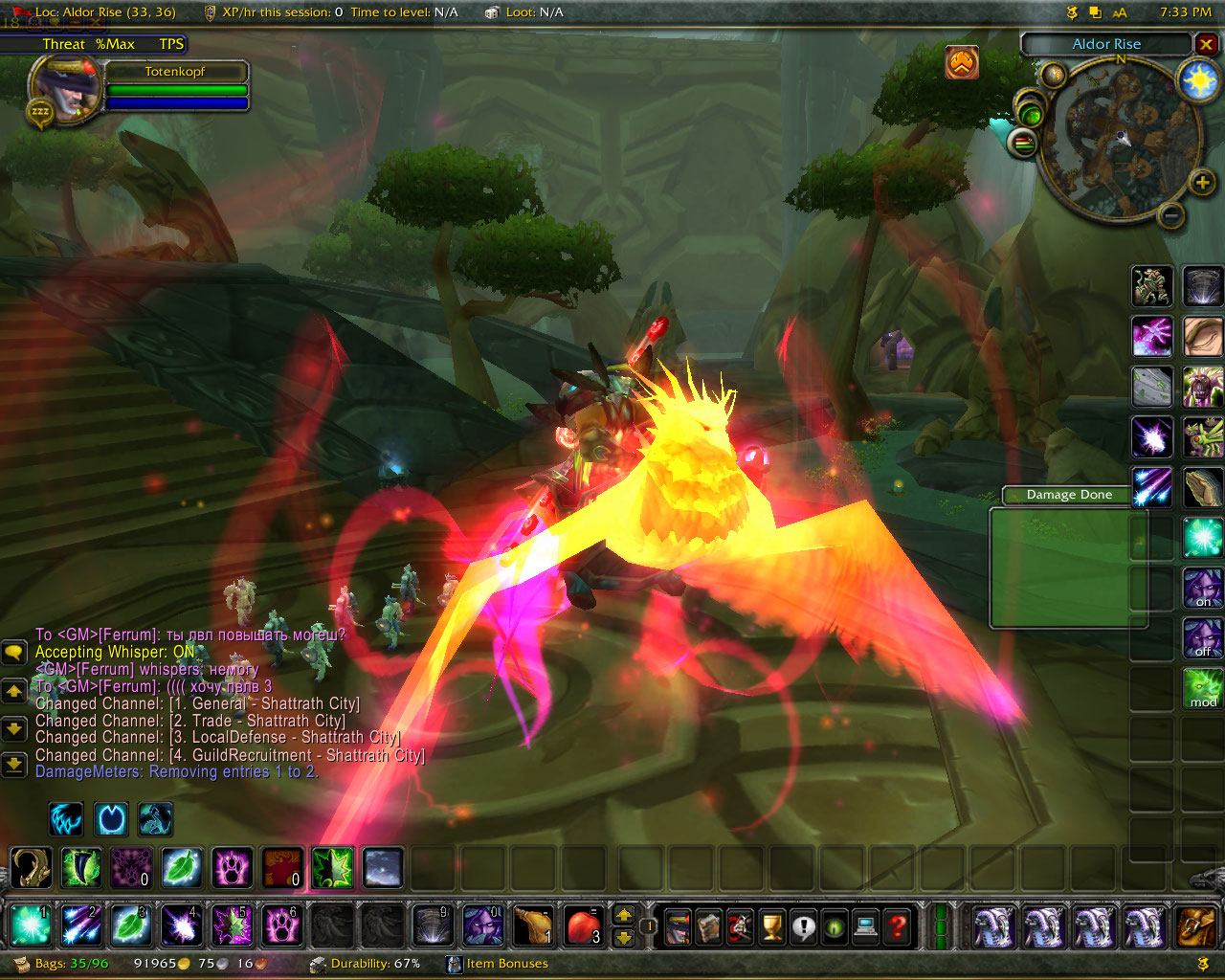Open the brown leather backpack
The width and height of the screenshot is (1225, 980).
(x=1196, y=926)
